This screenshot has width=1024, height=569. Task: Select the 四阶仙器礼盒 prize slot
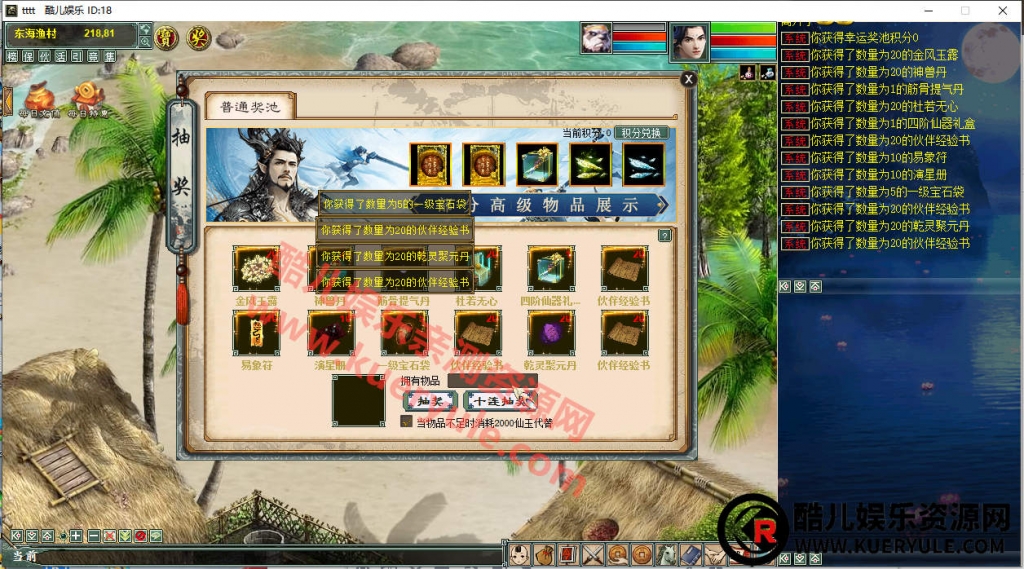[550, 268]
